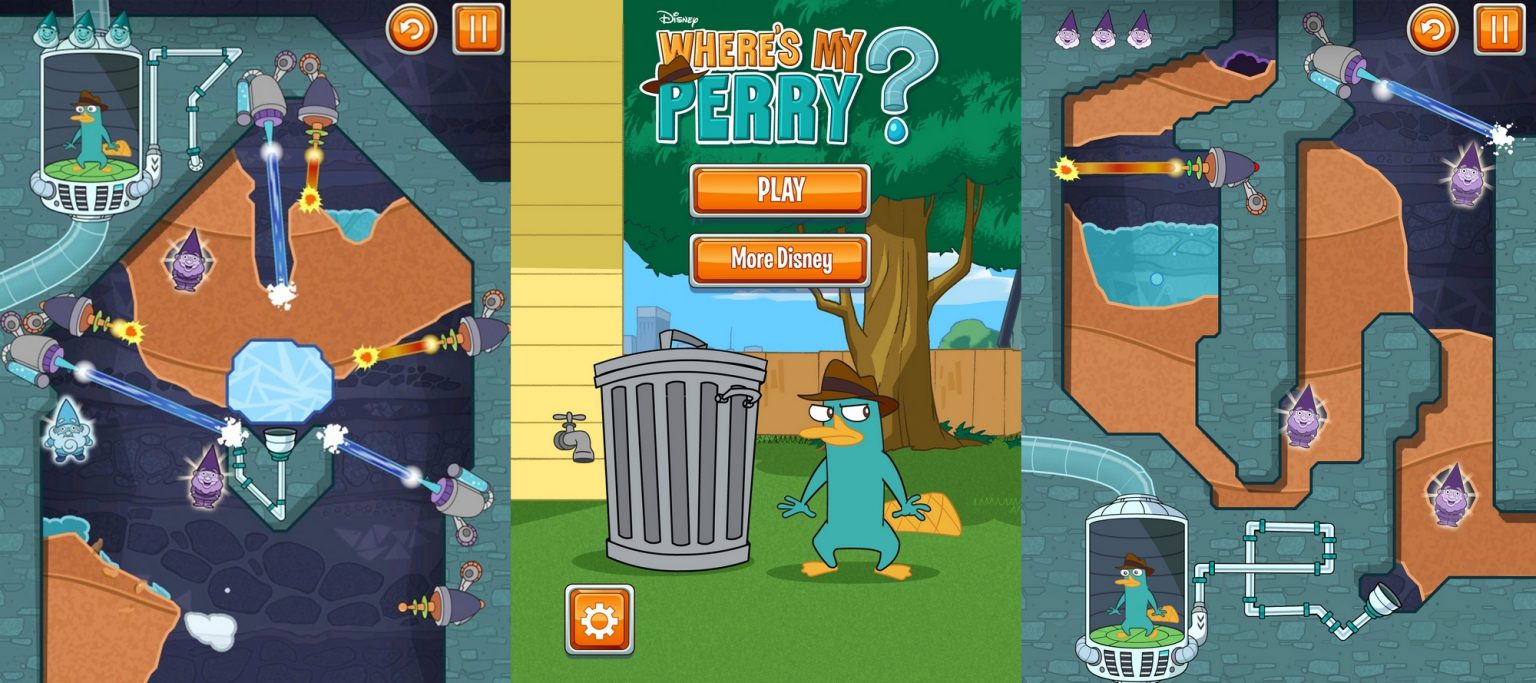Viewport: 1536px width, 683px height.
Task: Restart the level with purple gnome counters
Action: (x=1433, y=29)
